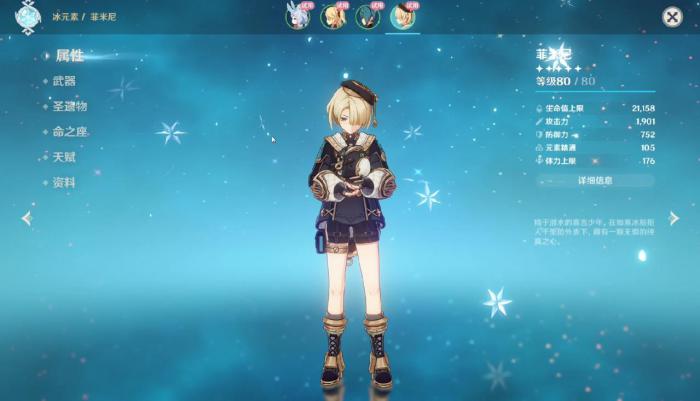Screen dimensions: 700x401
Task: Switch to the 天赋 talents page
Action: pyautogui.click(x=64, y=157)
